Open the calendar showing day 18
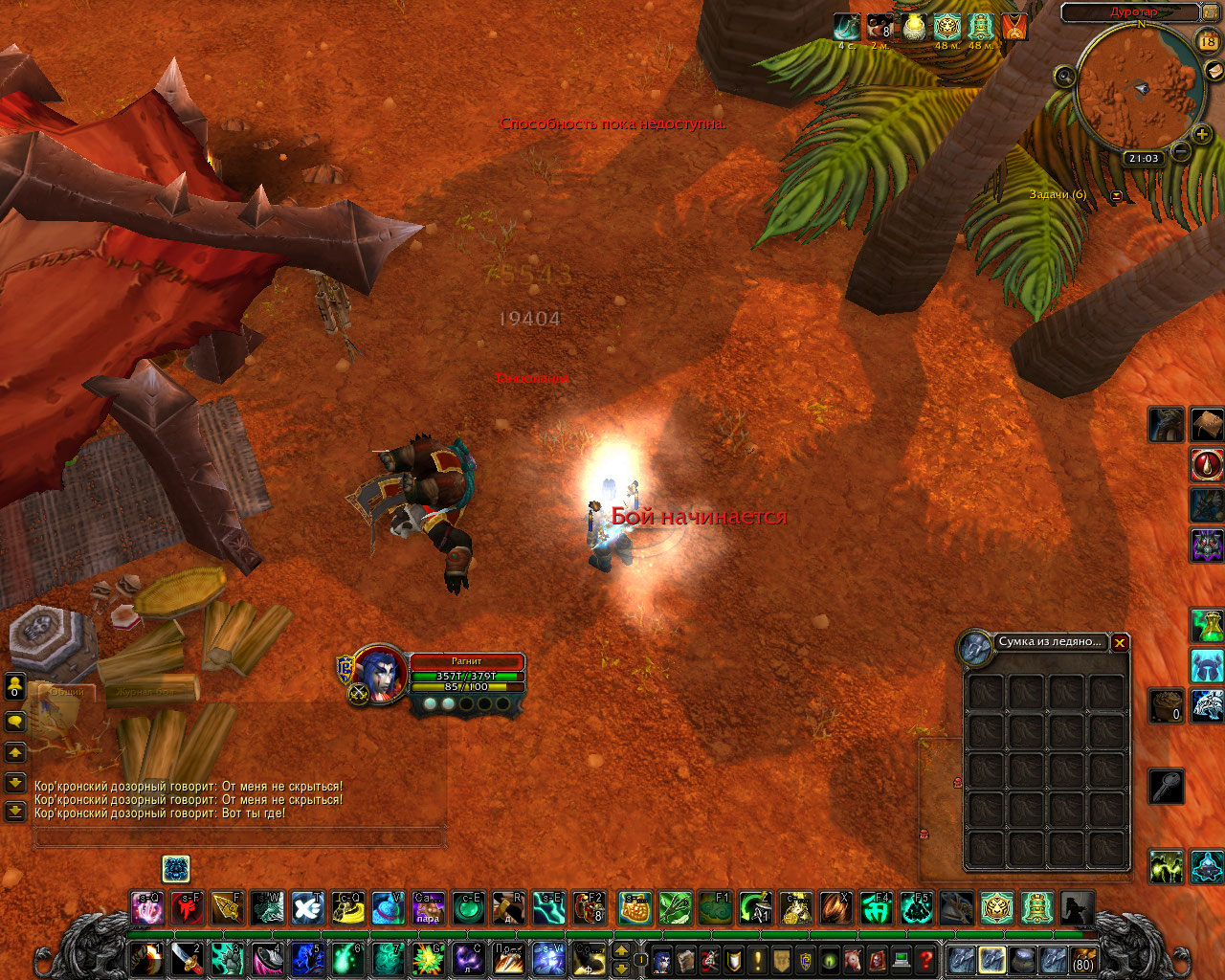Image resolution: width=1225 pixels, height=980 pixels. point(1208,41)
